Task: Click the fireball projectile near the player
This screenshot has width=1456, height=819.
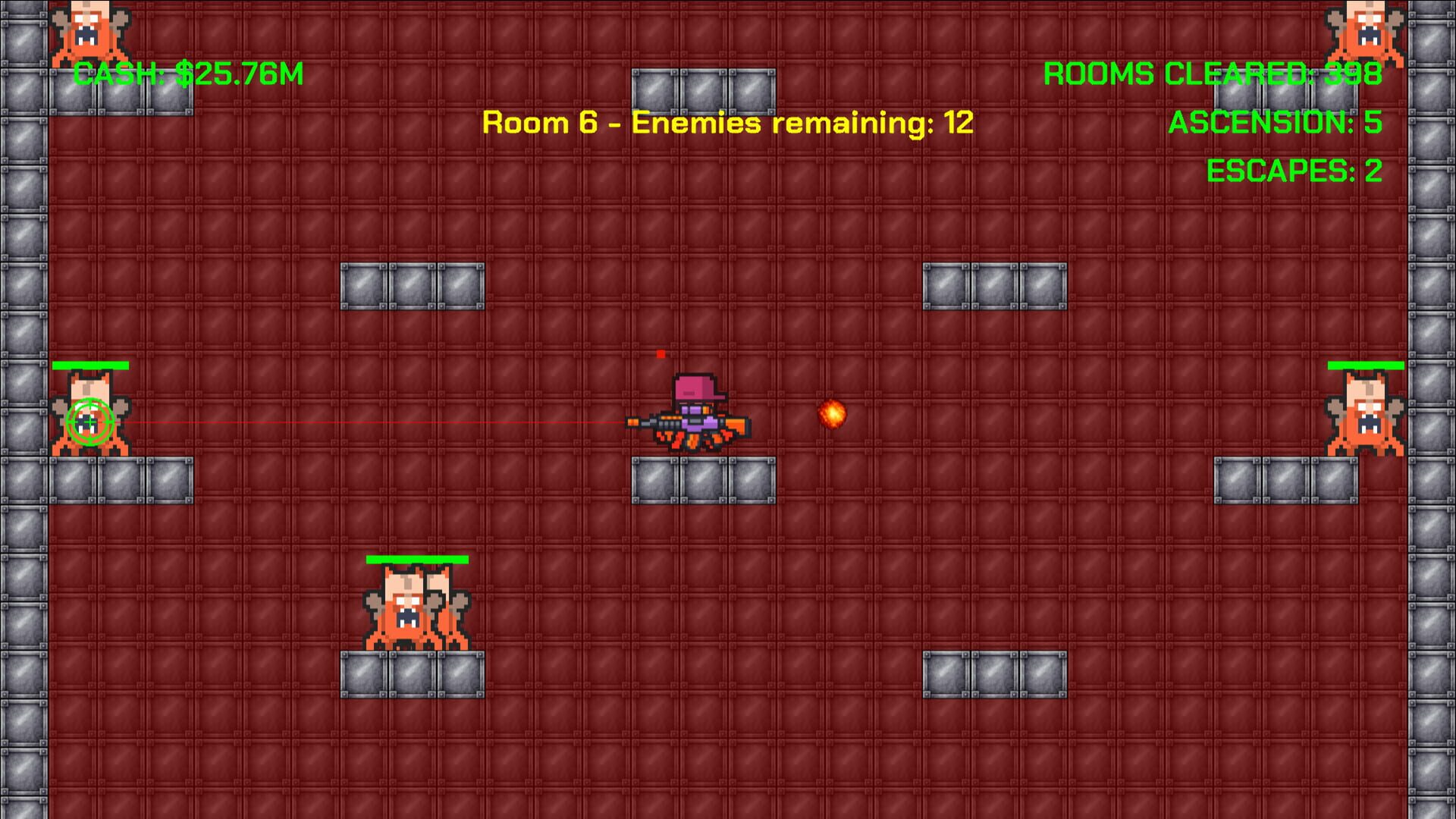Action: (x=833, y=416)
